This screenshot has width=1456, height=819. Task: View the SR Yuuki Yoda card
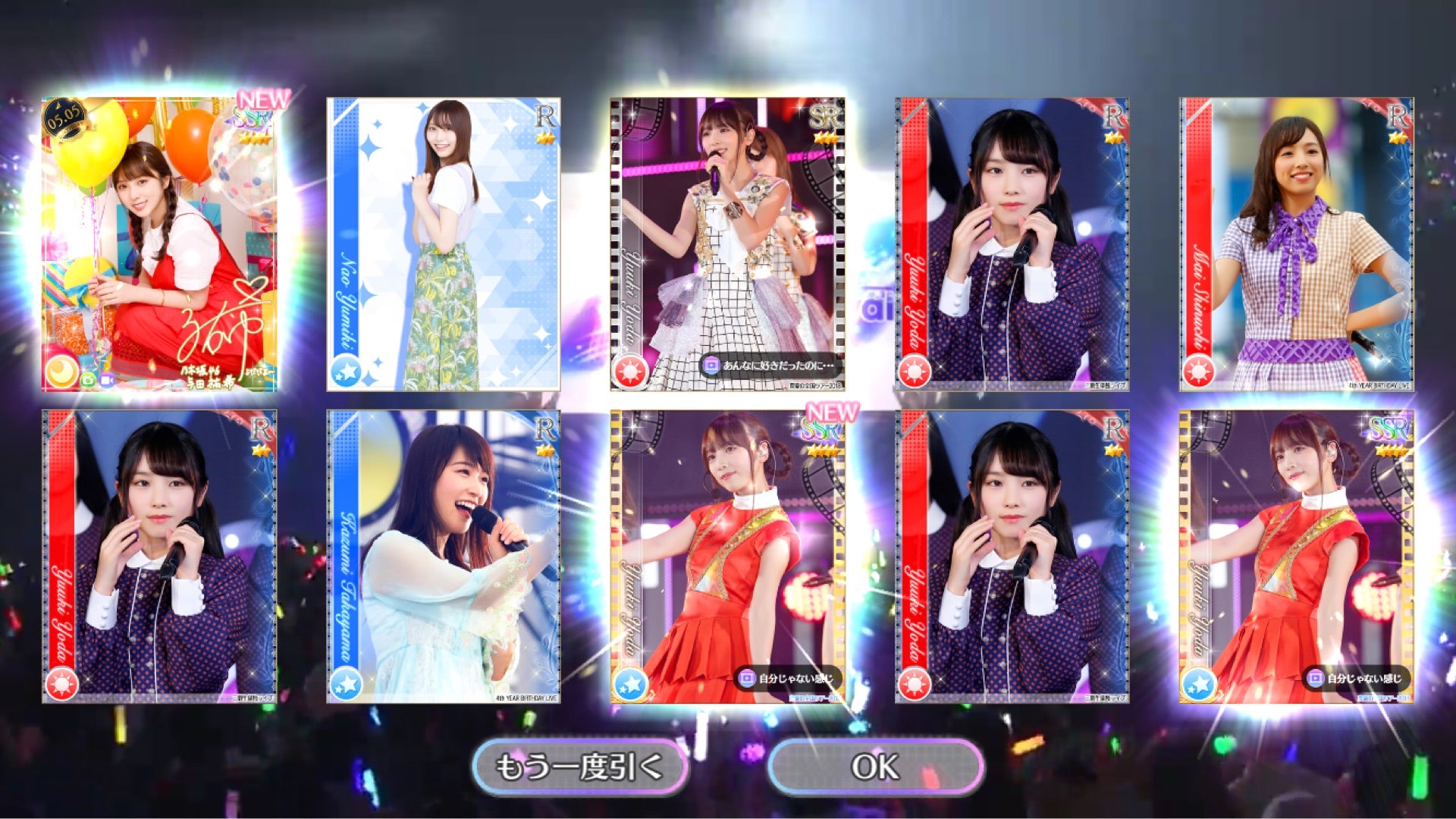pos(728,244)
